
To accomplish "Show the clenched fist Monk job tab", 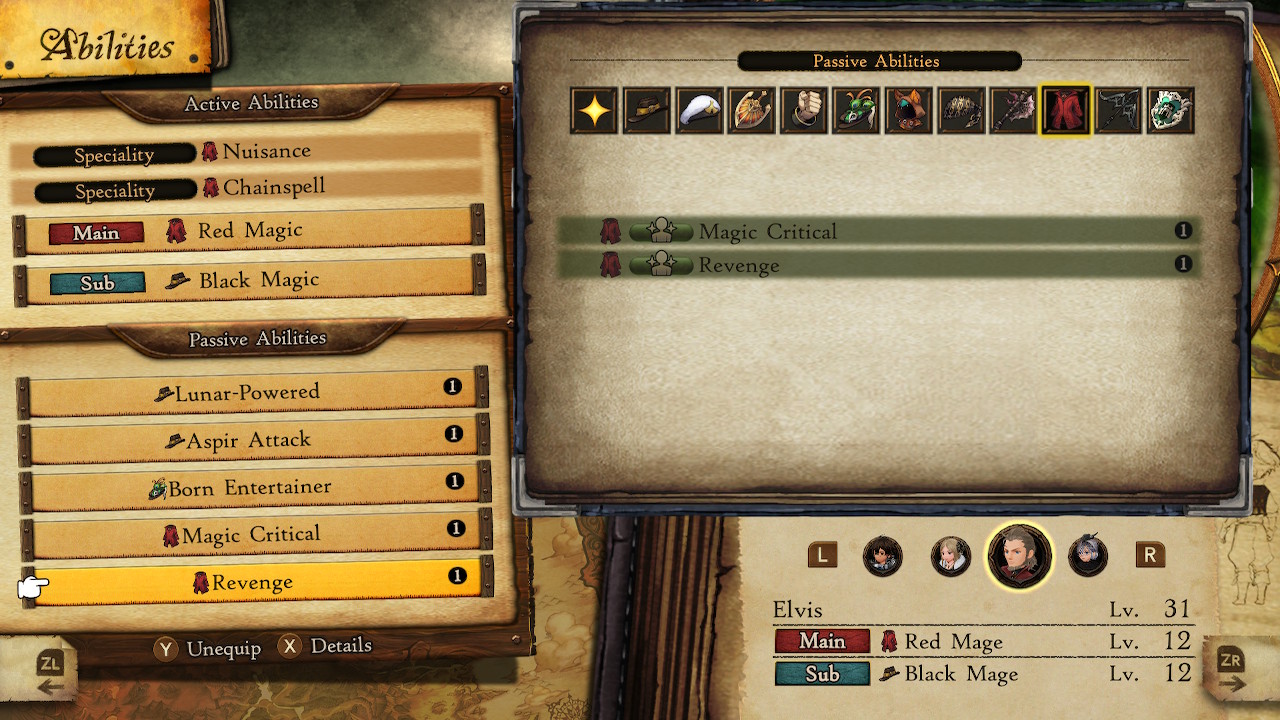I will click(x=804, y=110).
